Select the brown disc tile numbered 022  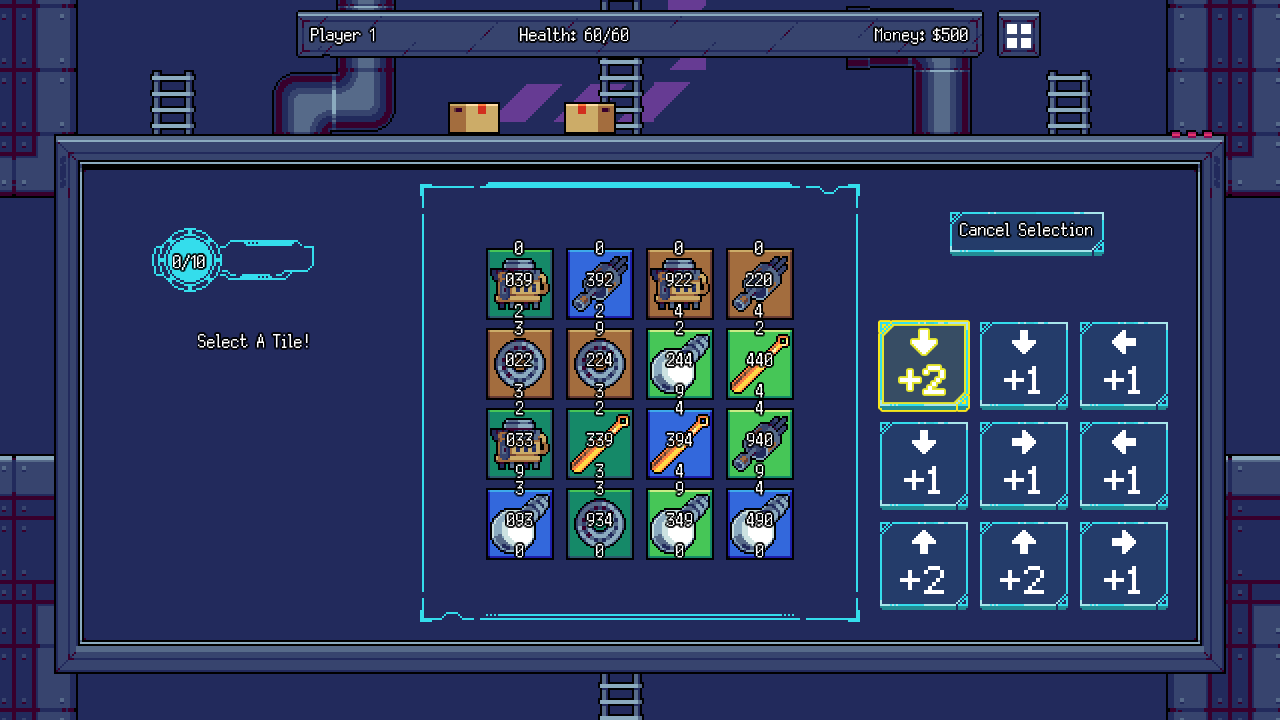(x=520, y=363)
